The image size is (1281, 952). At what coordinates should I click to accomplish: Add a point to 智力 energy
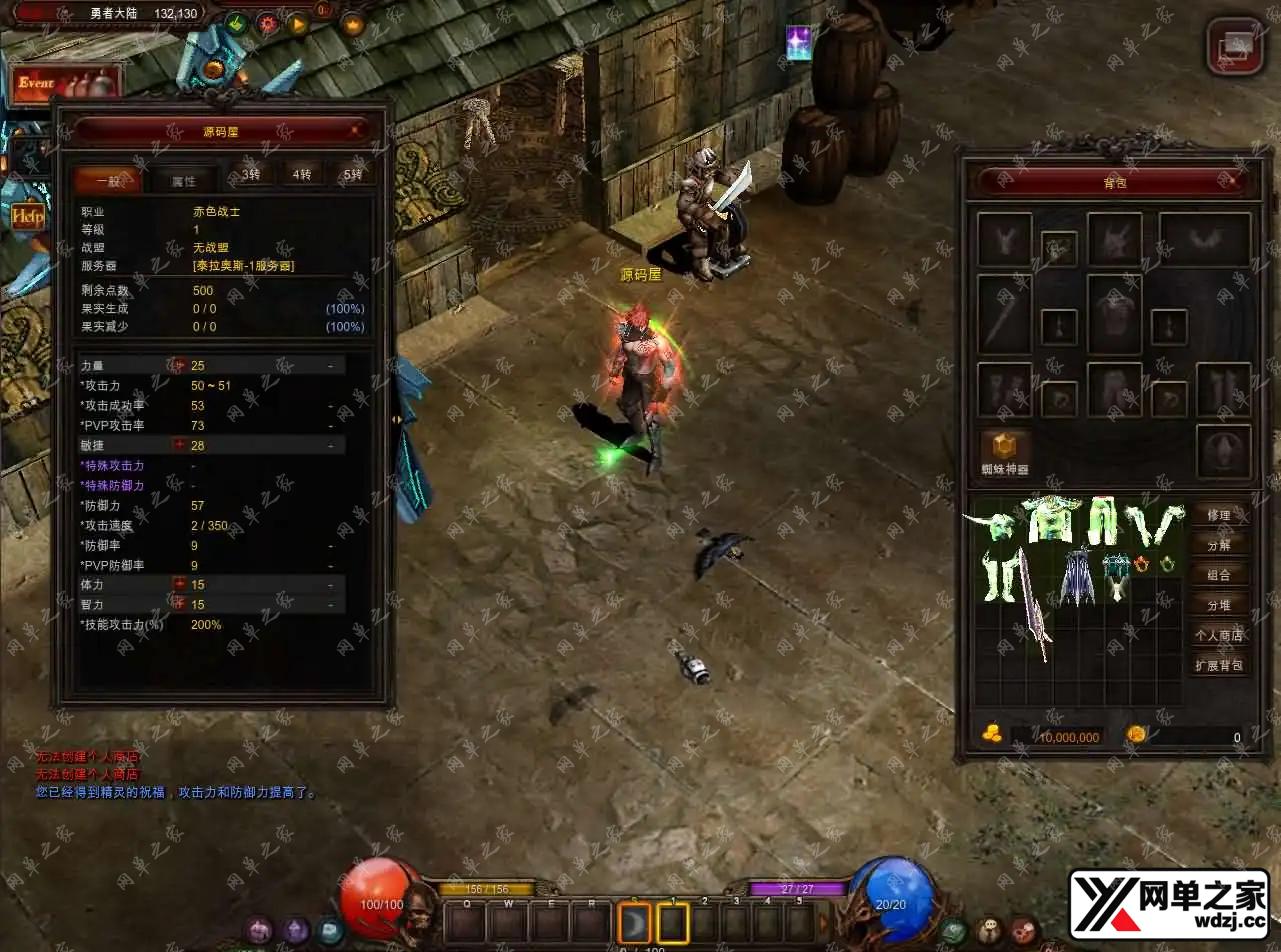[x=180, y=604]
